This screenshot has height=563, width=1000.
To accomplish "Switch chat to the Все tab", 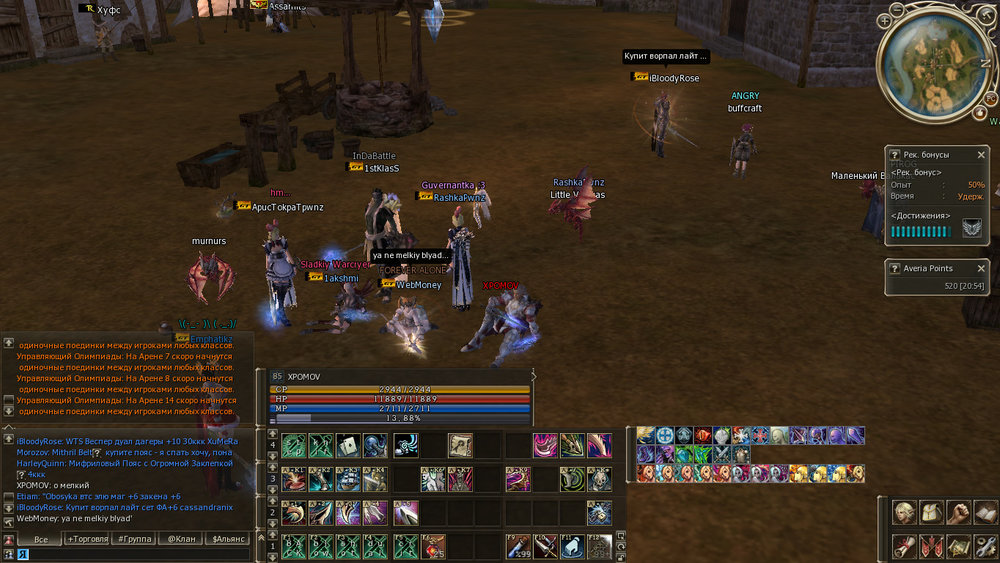I will (41, 539).
